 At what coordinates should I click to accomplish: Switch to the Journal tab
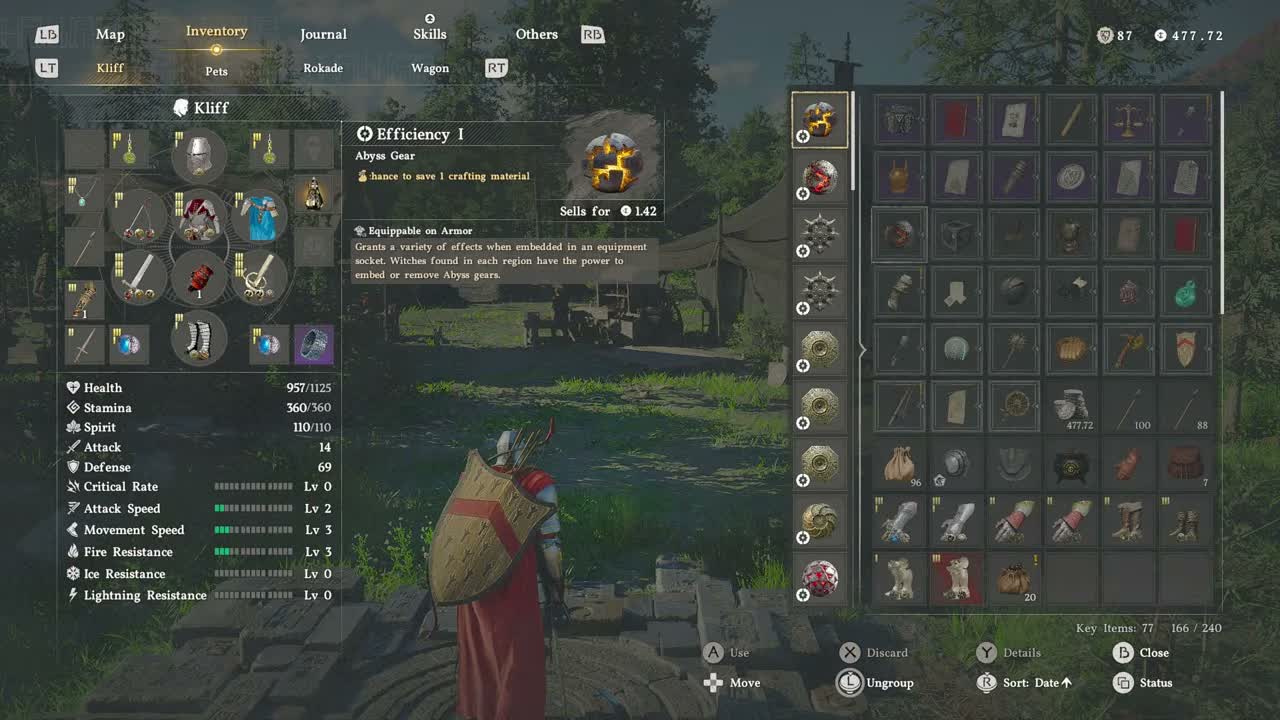click(x=323, y=34)
